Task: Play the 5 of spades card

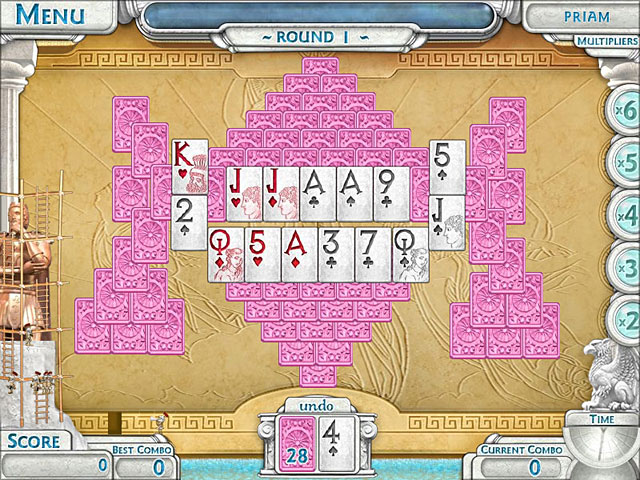Action: pyautogui.click(x=446, y=166)
